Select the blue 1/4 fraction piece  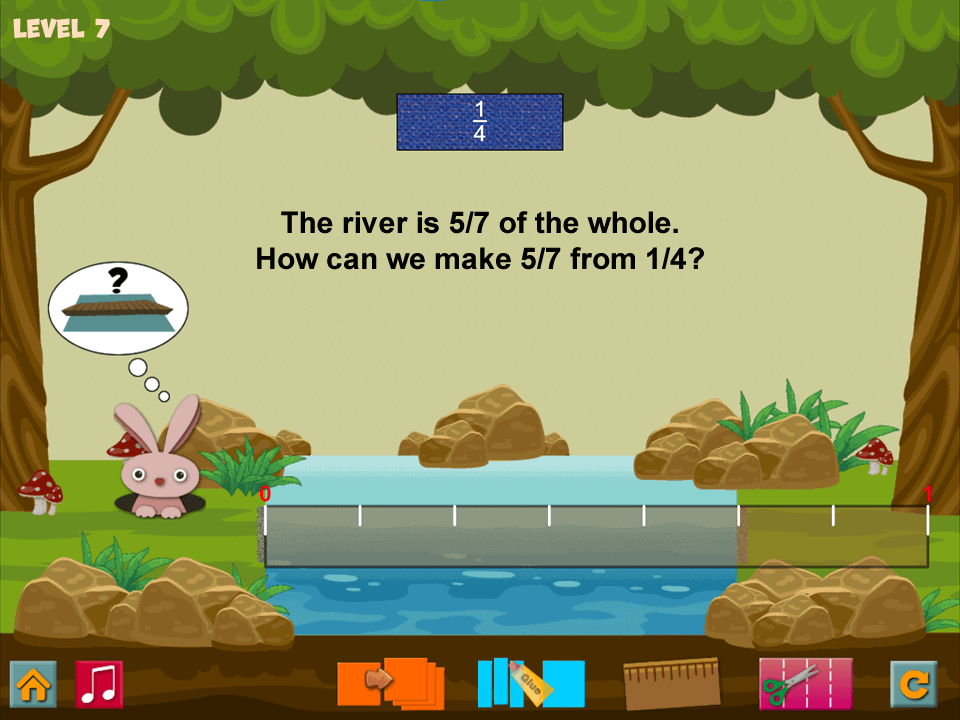[480, 122]
